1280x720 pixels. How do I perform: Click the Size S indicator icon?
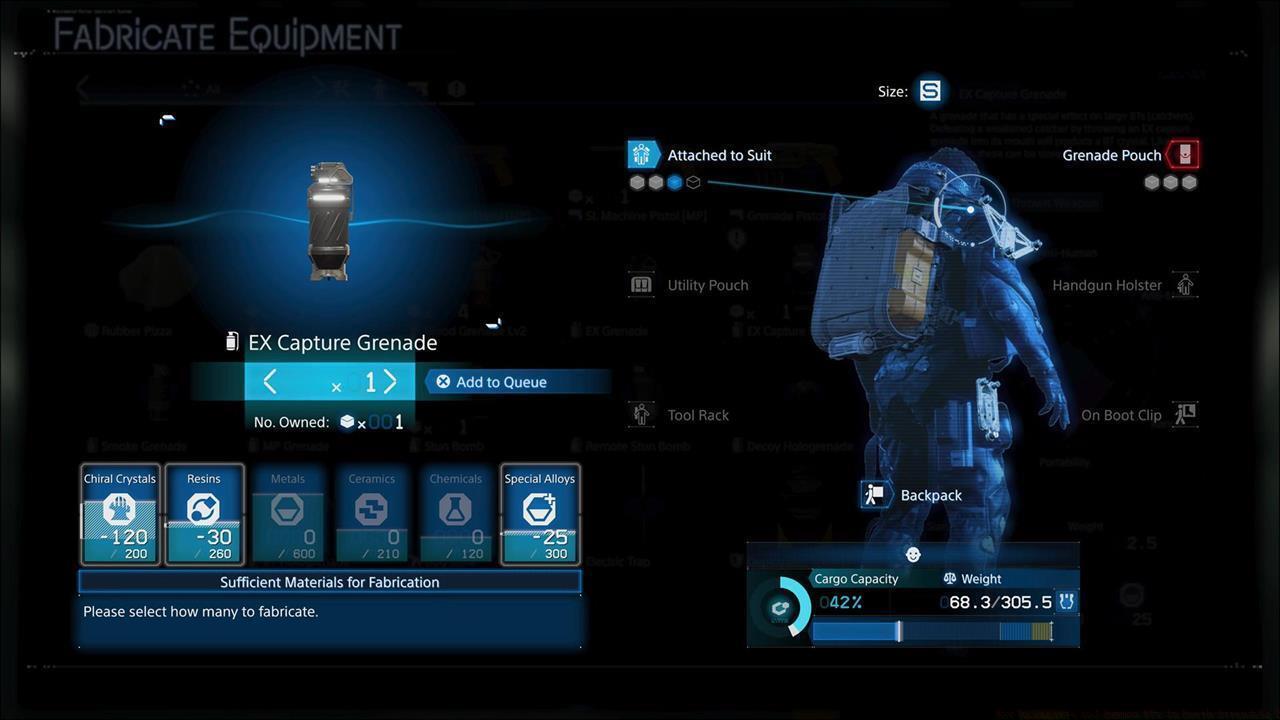pyautogui.click(x=929, y=90)
